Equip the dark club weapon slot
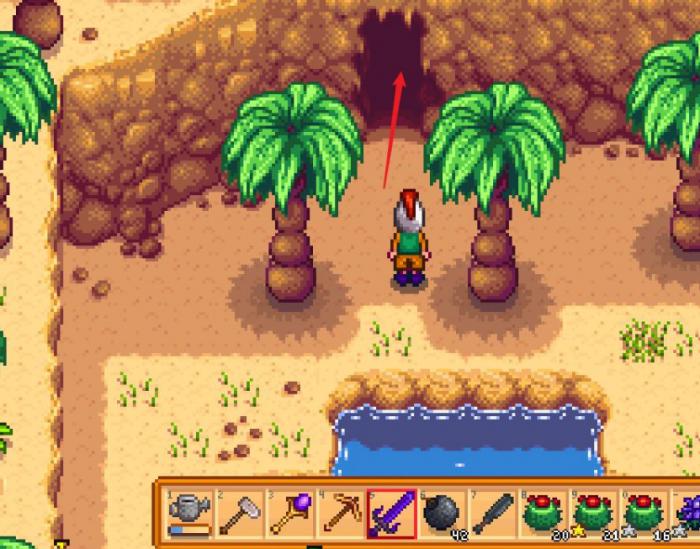This screenshot has width=700, height=549. (493, 514)
